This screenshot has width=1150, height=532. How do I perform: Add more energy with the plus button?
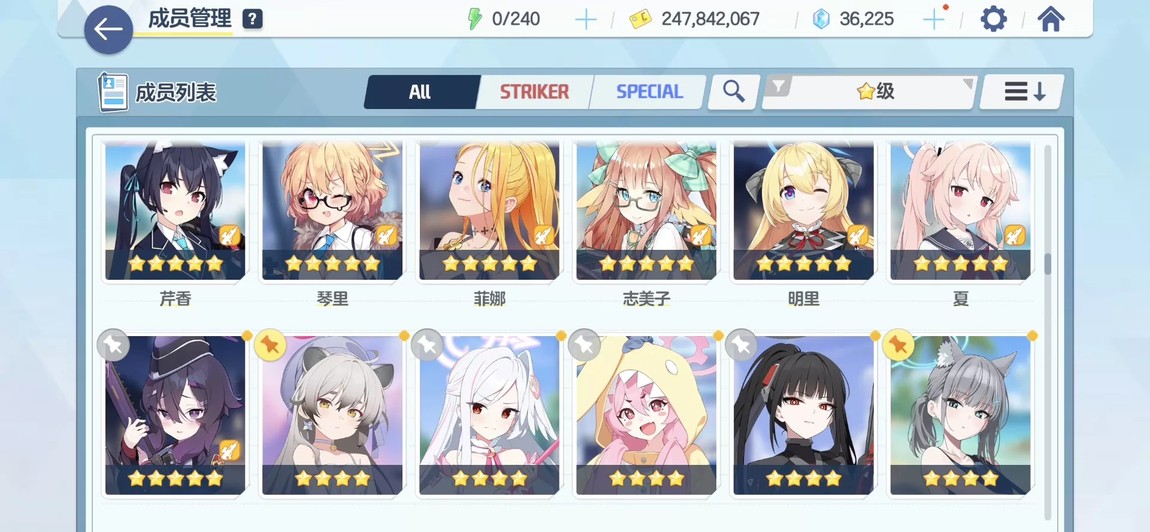586,19
